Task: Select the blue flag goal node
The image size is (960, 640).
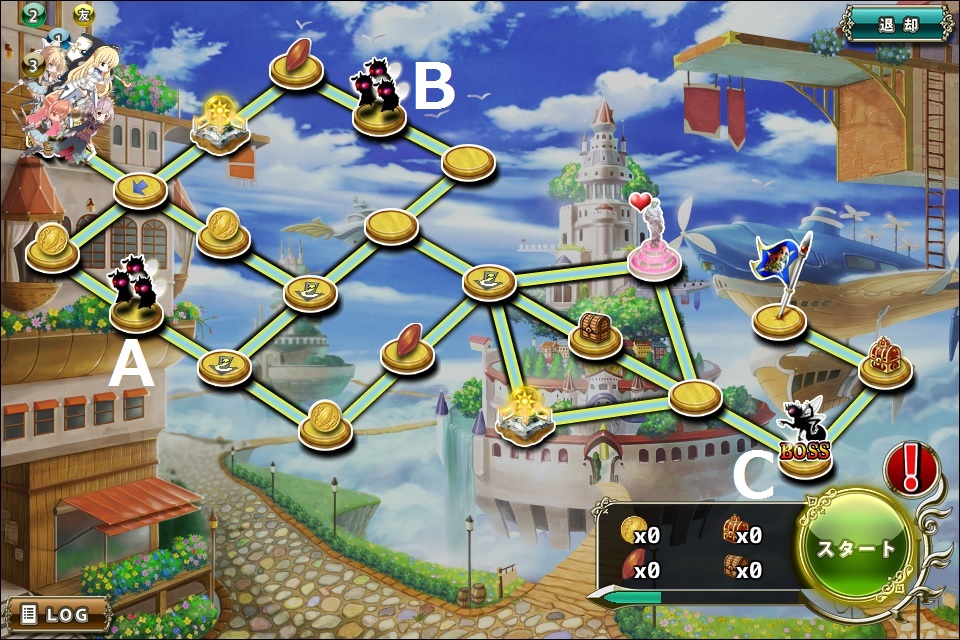Action: (780, 316)
